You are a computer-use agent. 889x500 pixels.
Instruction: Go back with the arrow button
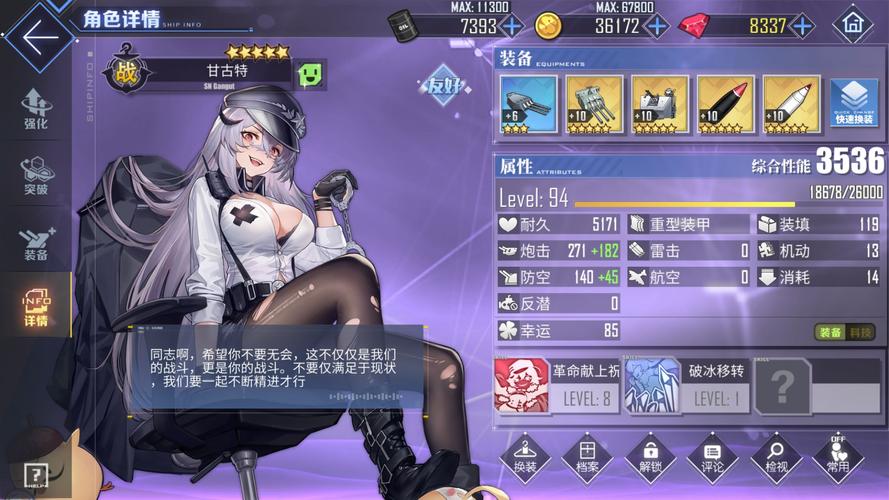point(38,38)
